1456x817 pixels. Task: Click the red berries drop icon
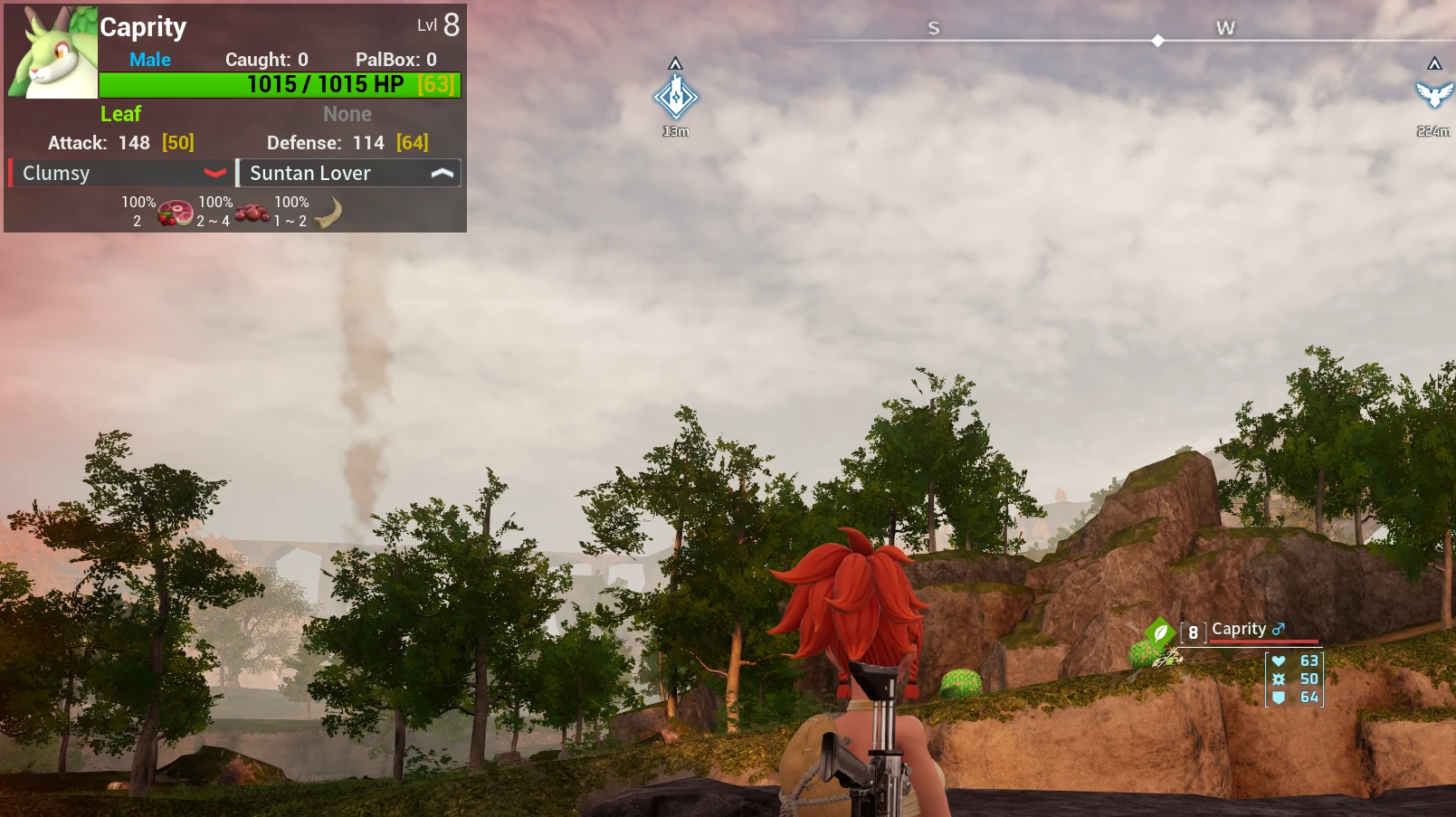click(x=252, y=213)
